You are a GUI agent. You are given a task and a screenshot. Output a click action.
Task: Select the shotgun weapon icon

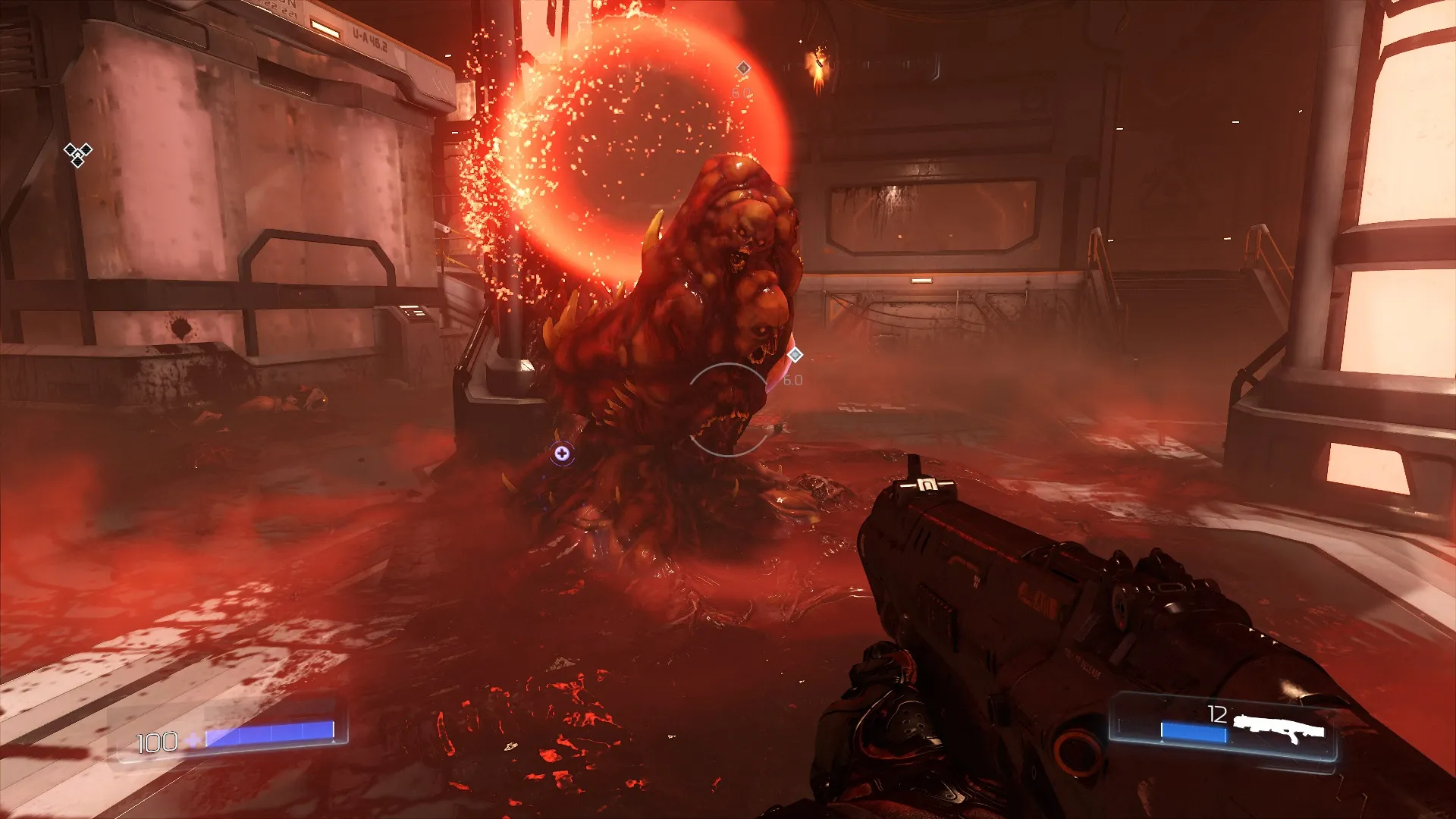[x=1279, y=730]
